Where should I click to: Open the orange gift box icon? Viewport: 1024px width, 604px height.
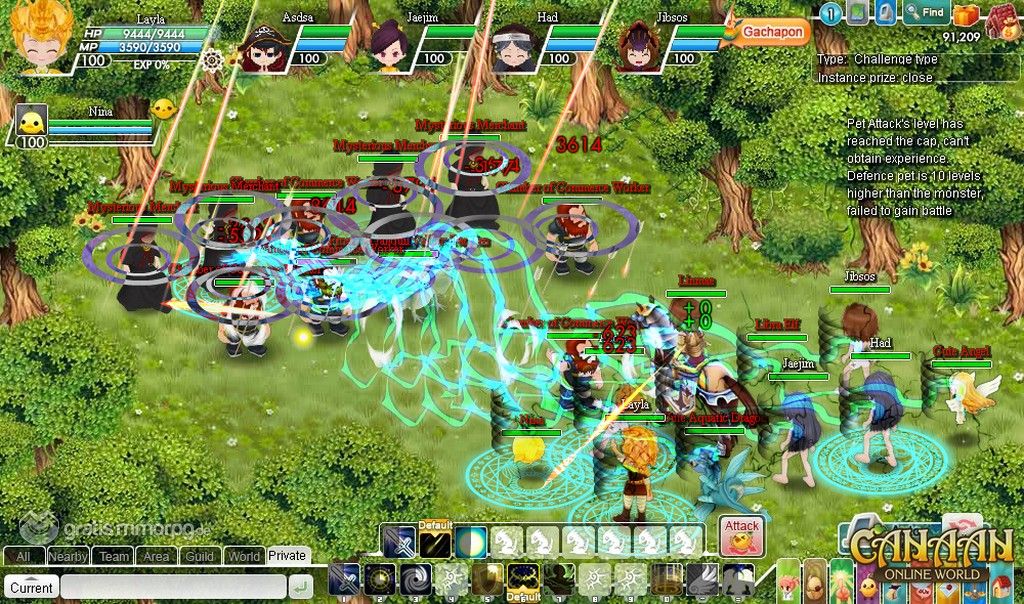(965, 14)
